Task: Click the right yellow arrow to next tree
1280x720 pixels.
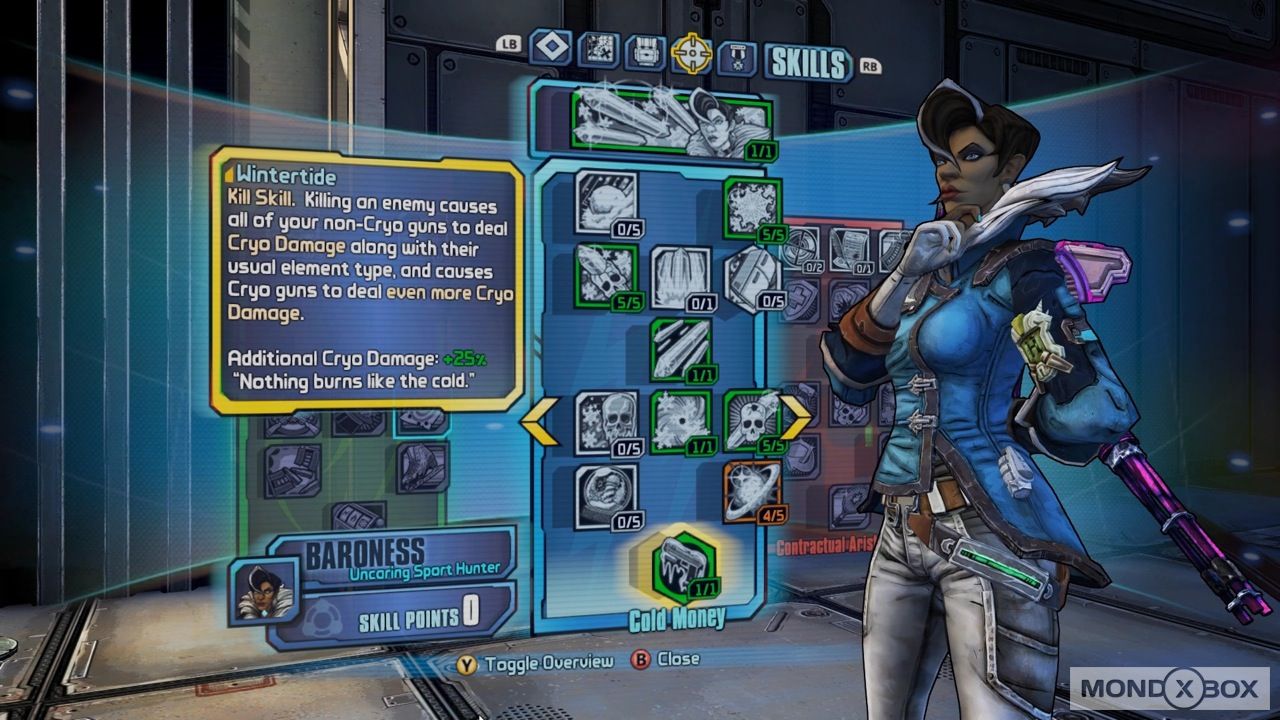Action: pyautogui.click(x=797, y=417)
